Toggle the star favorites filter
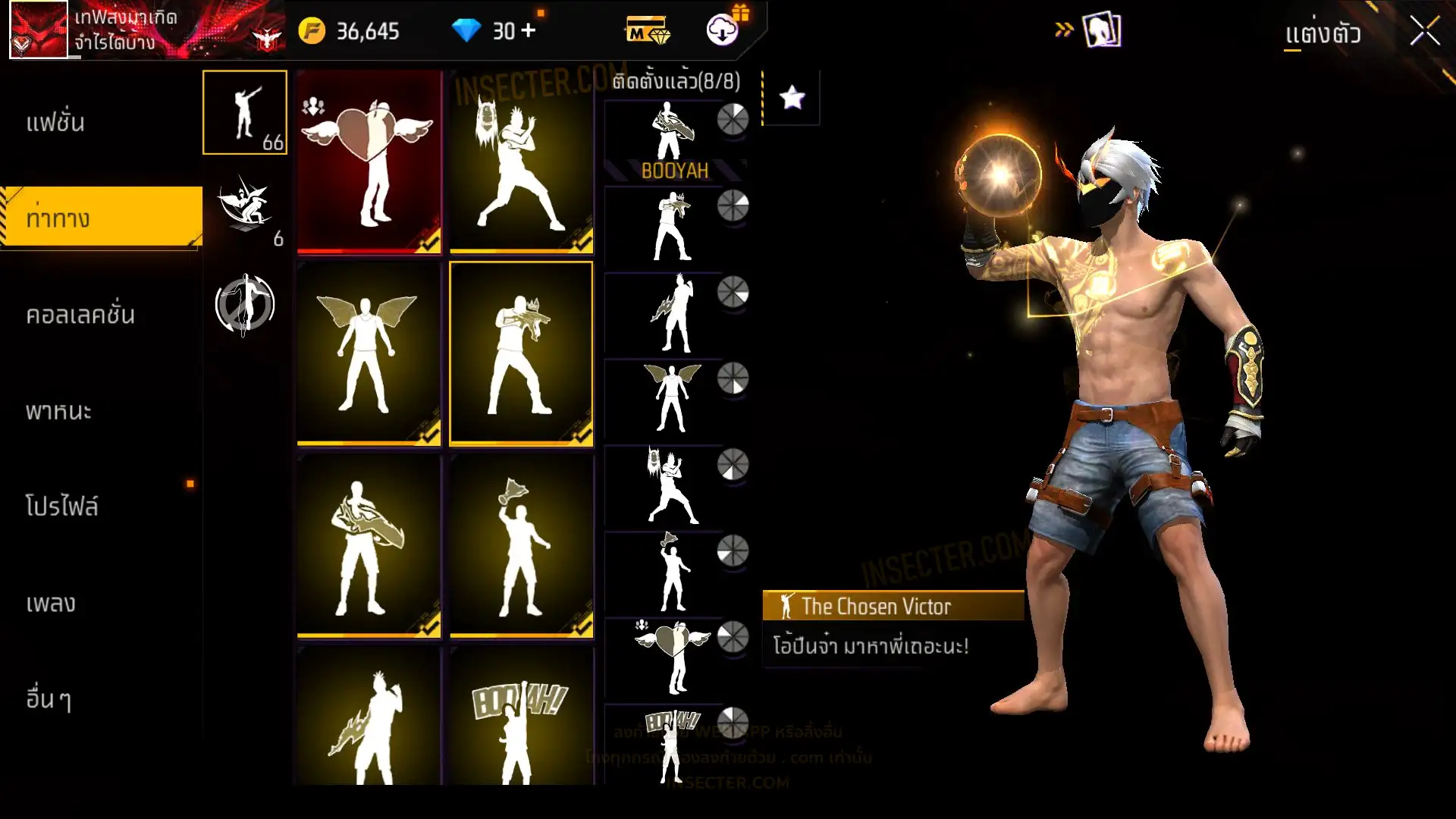 (792, 98)
